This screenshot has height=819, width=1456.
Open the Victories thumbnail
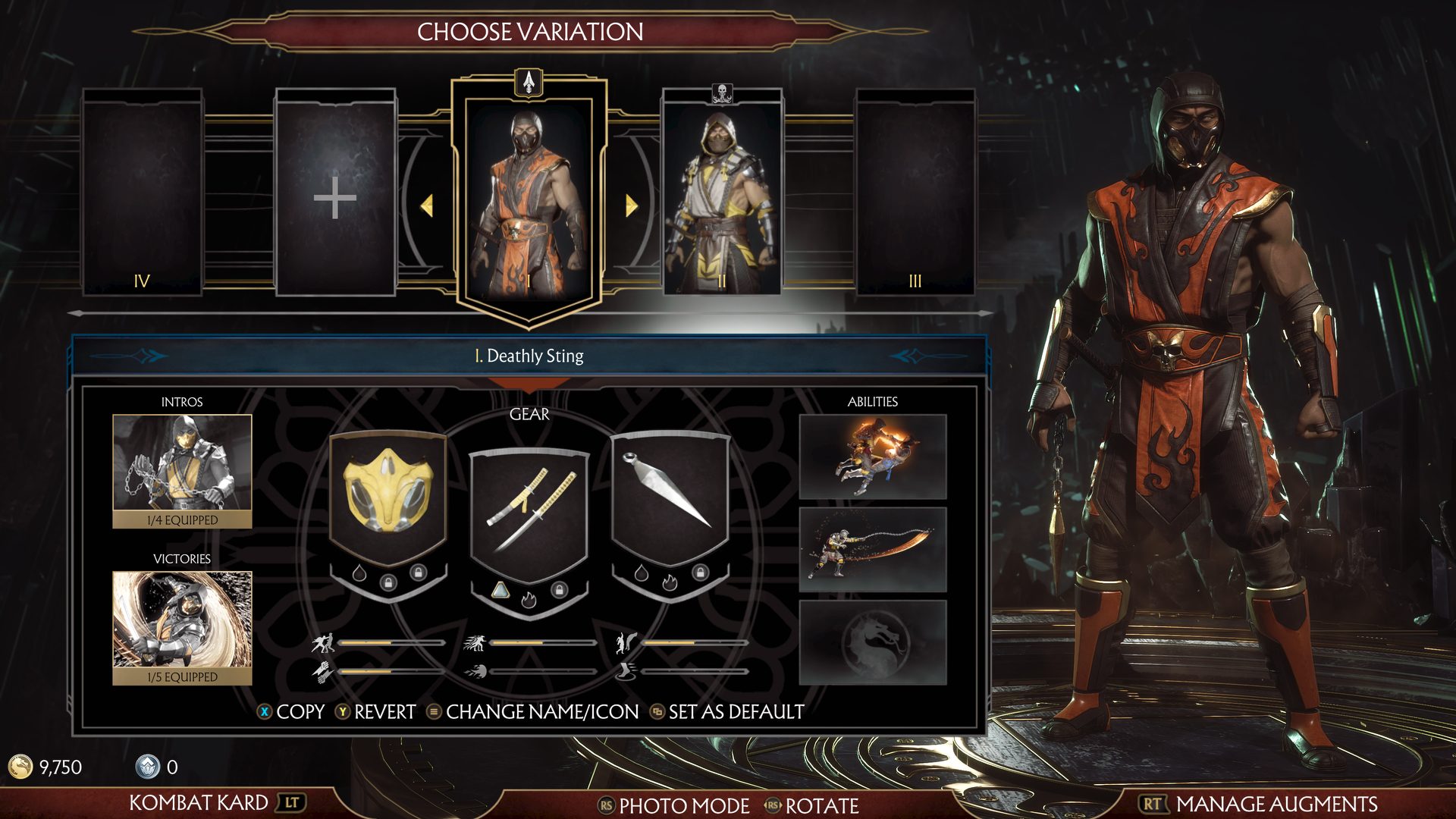182,622
